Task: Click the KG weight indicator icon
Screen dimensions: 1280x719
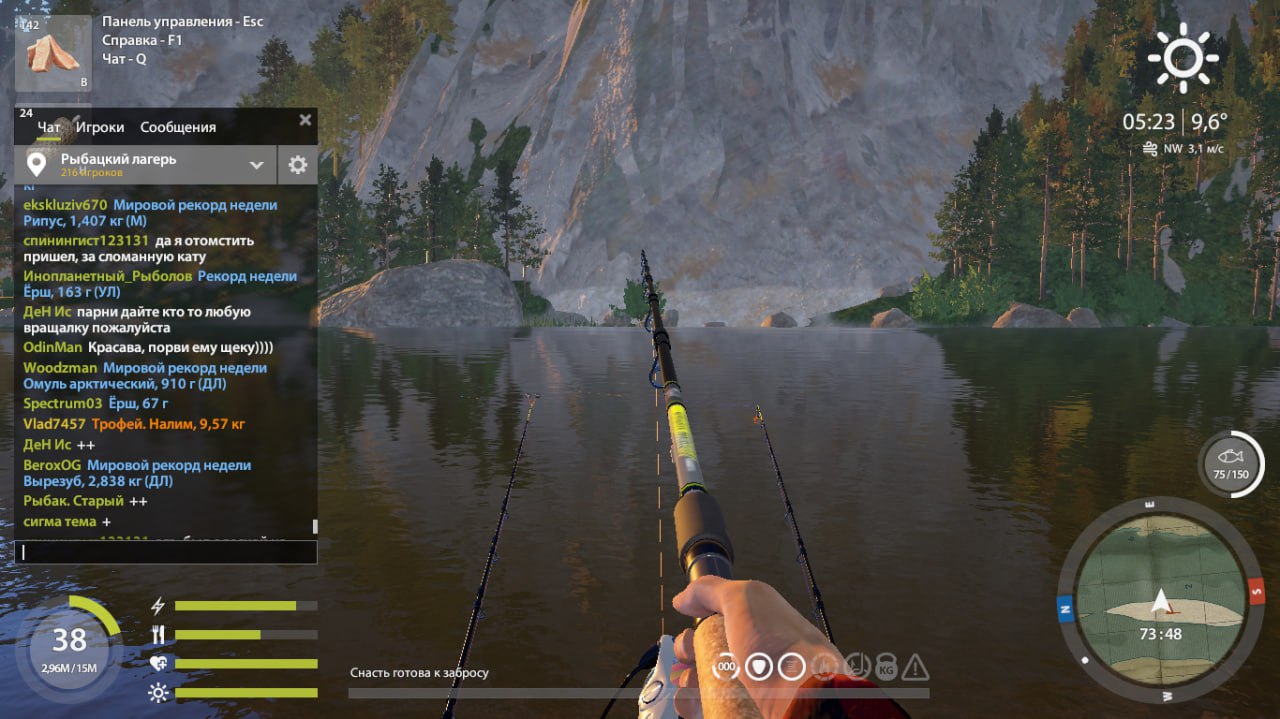Action: point(886,667)
